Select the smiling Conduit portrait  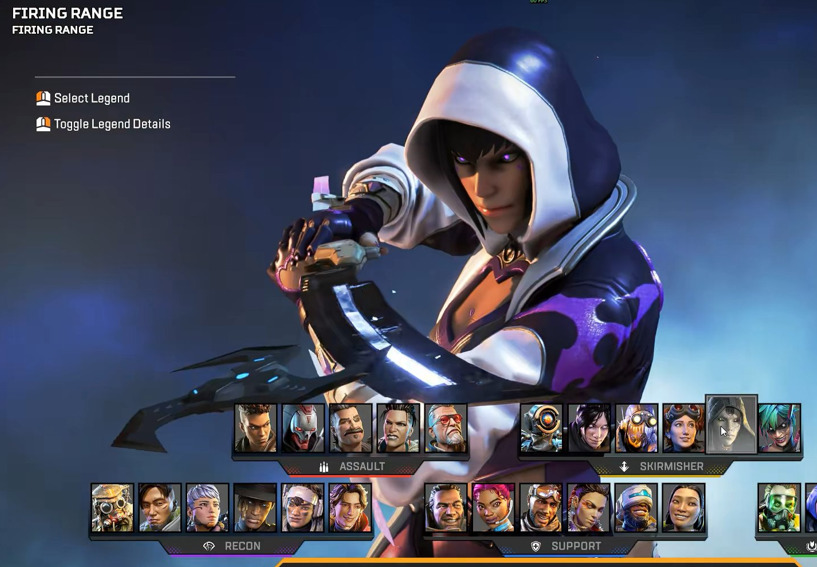pyautogui.click(x=684, y=508)
